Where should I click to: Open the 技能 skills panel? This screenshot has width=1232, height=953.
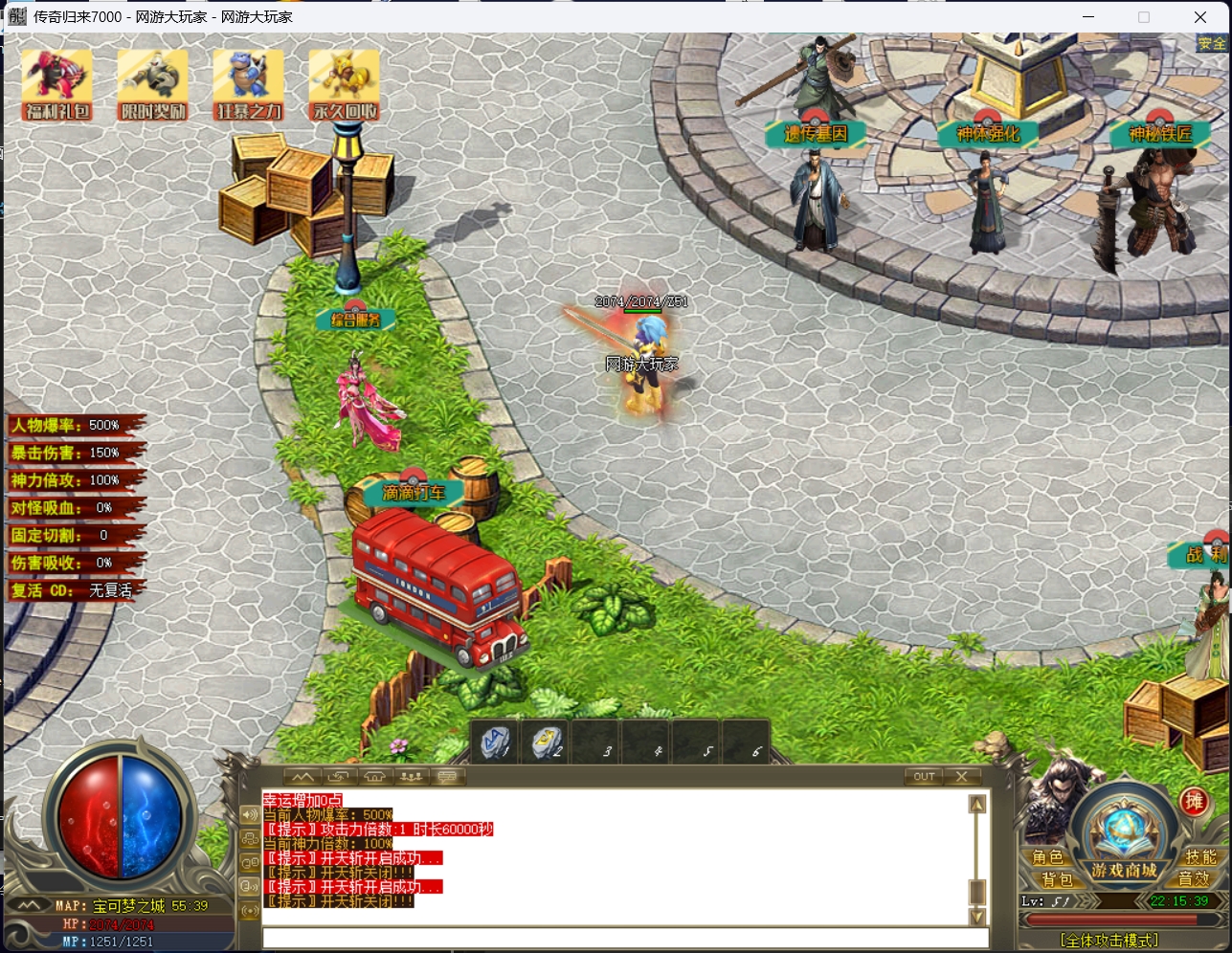pyautogui.click(x=1199, y=857)
